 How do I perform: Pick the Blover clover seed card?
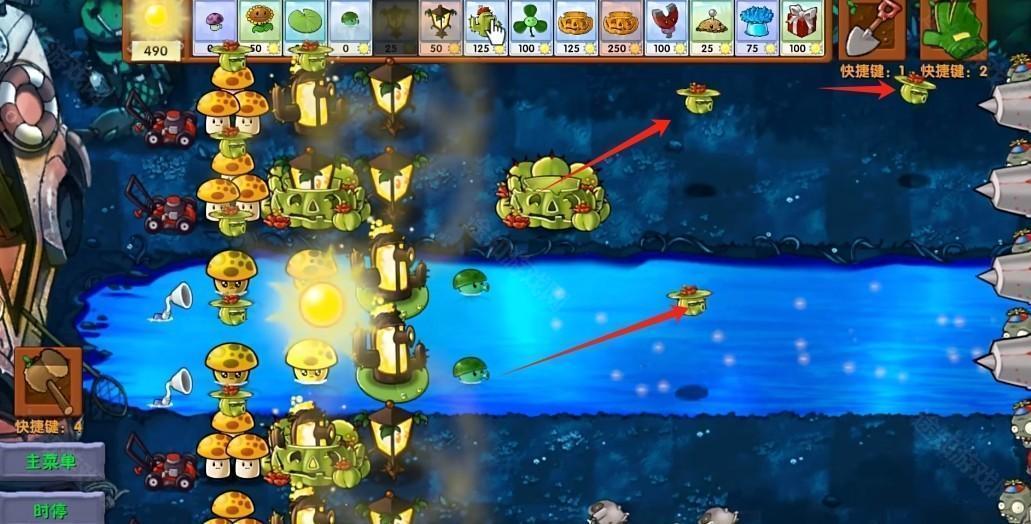(530, 27)
